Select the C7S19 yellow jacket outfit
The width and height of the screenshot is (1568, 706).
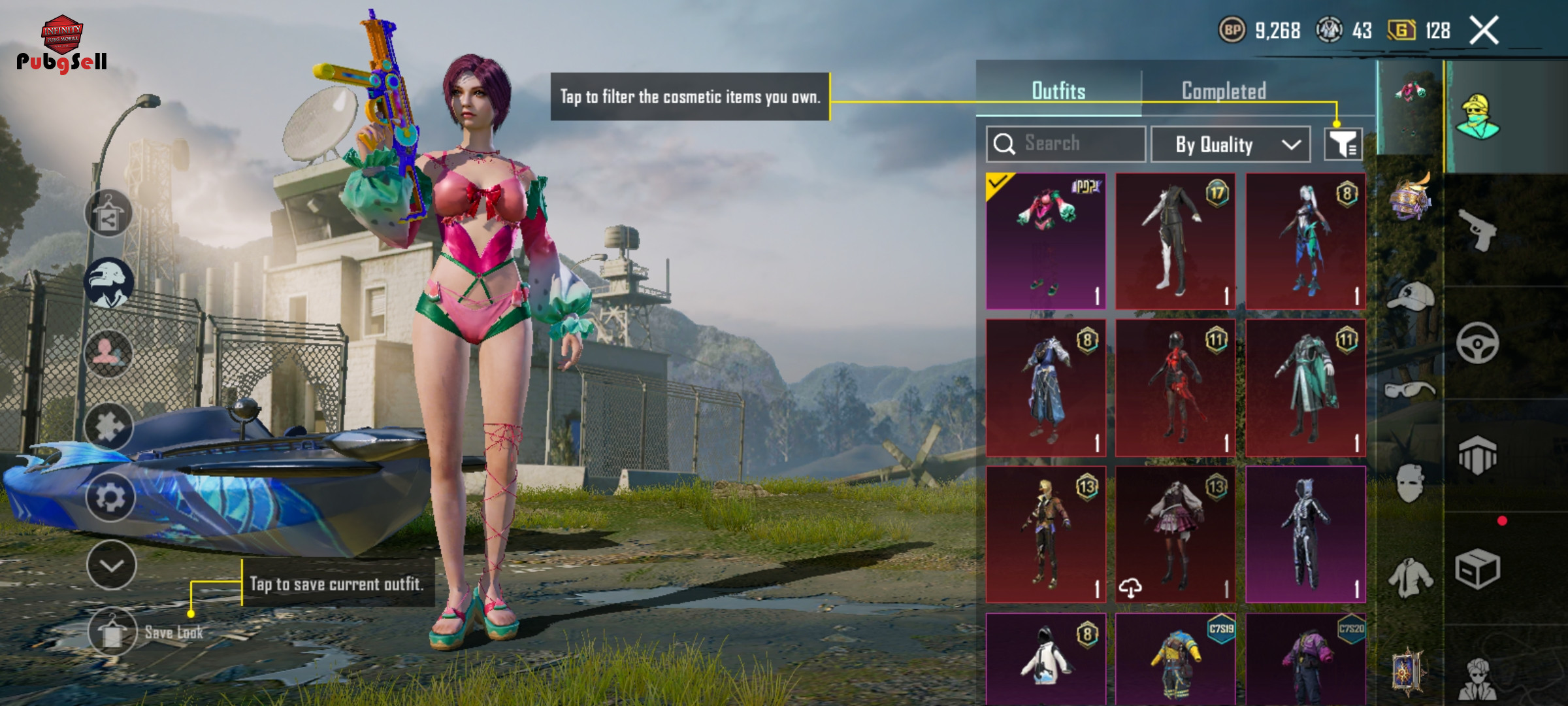pyautogui.click(x=1175, y=659)
